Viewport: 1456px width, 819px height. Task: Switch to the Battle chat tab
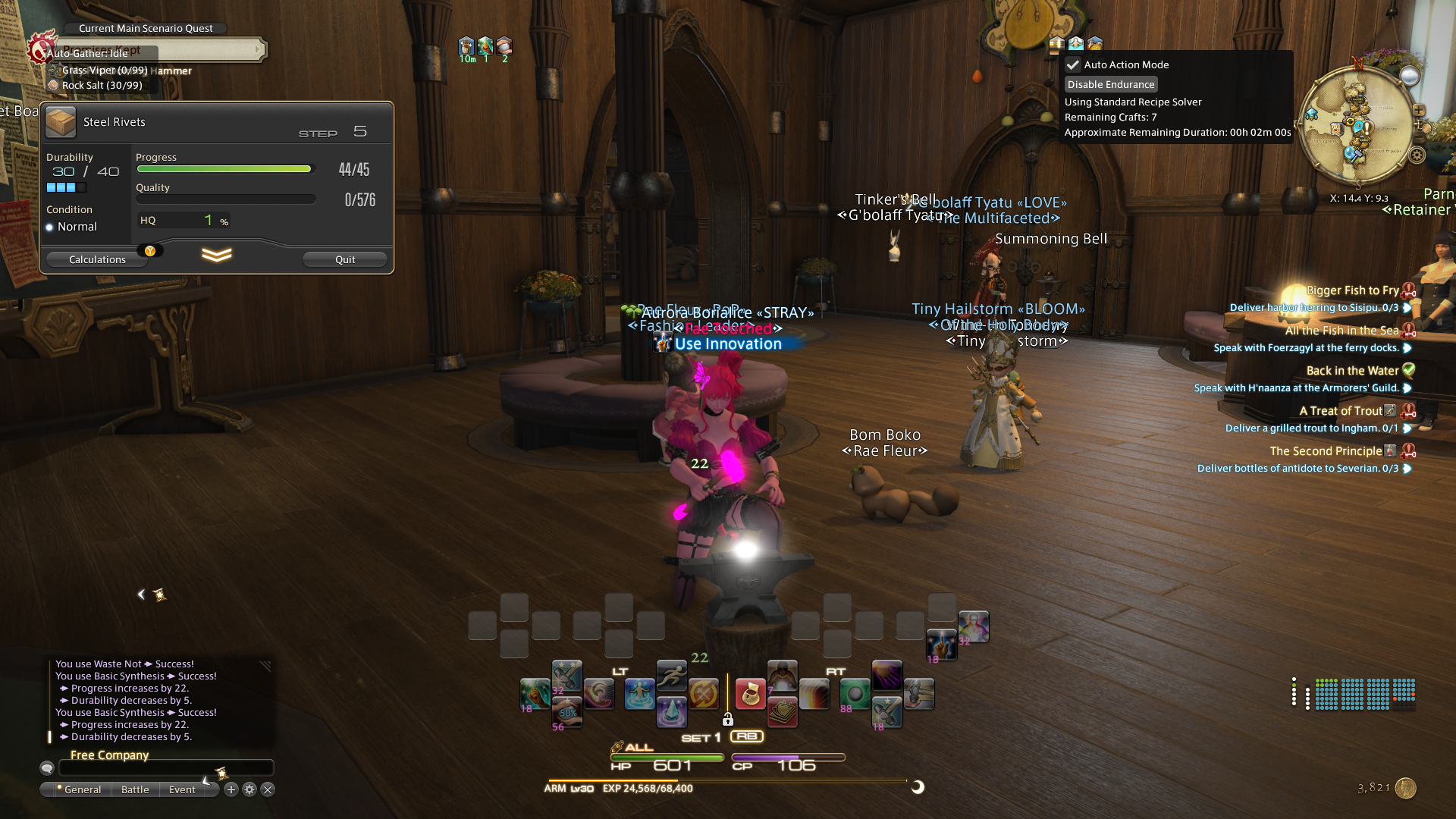135,789
